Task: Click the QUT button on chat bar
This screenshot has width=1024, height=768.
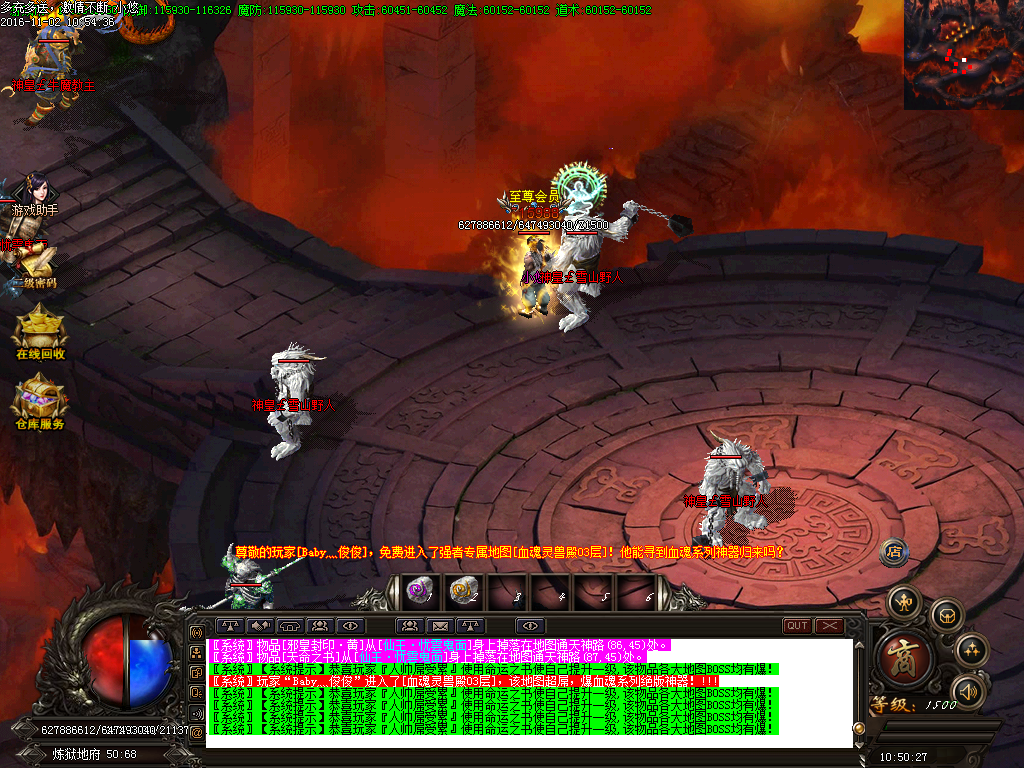Action: click(x=797, y=626)
